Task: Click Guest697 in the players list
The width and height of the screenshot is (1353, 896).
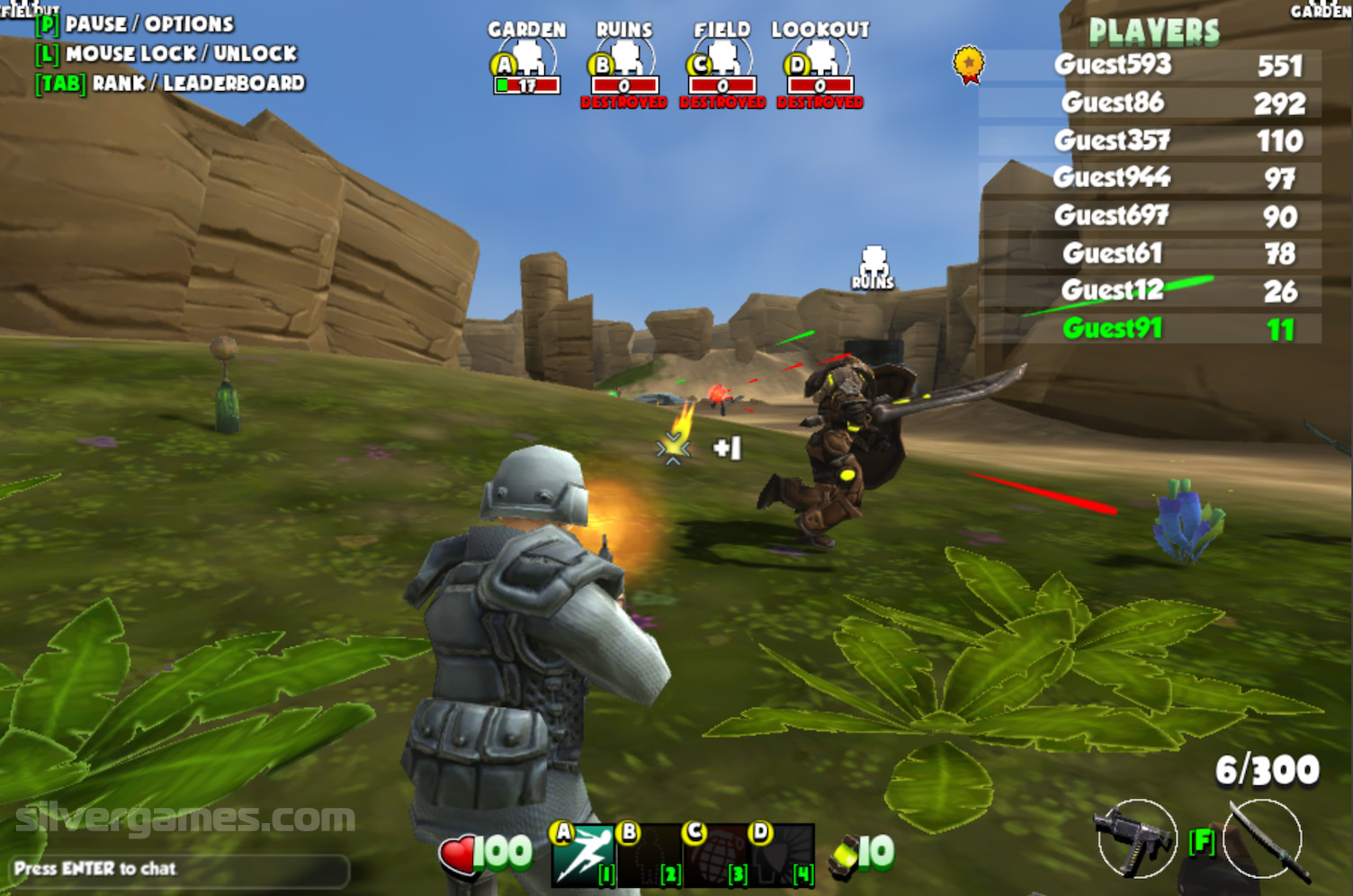Action: click(x=1113, y=215)
